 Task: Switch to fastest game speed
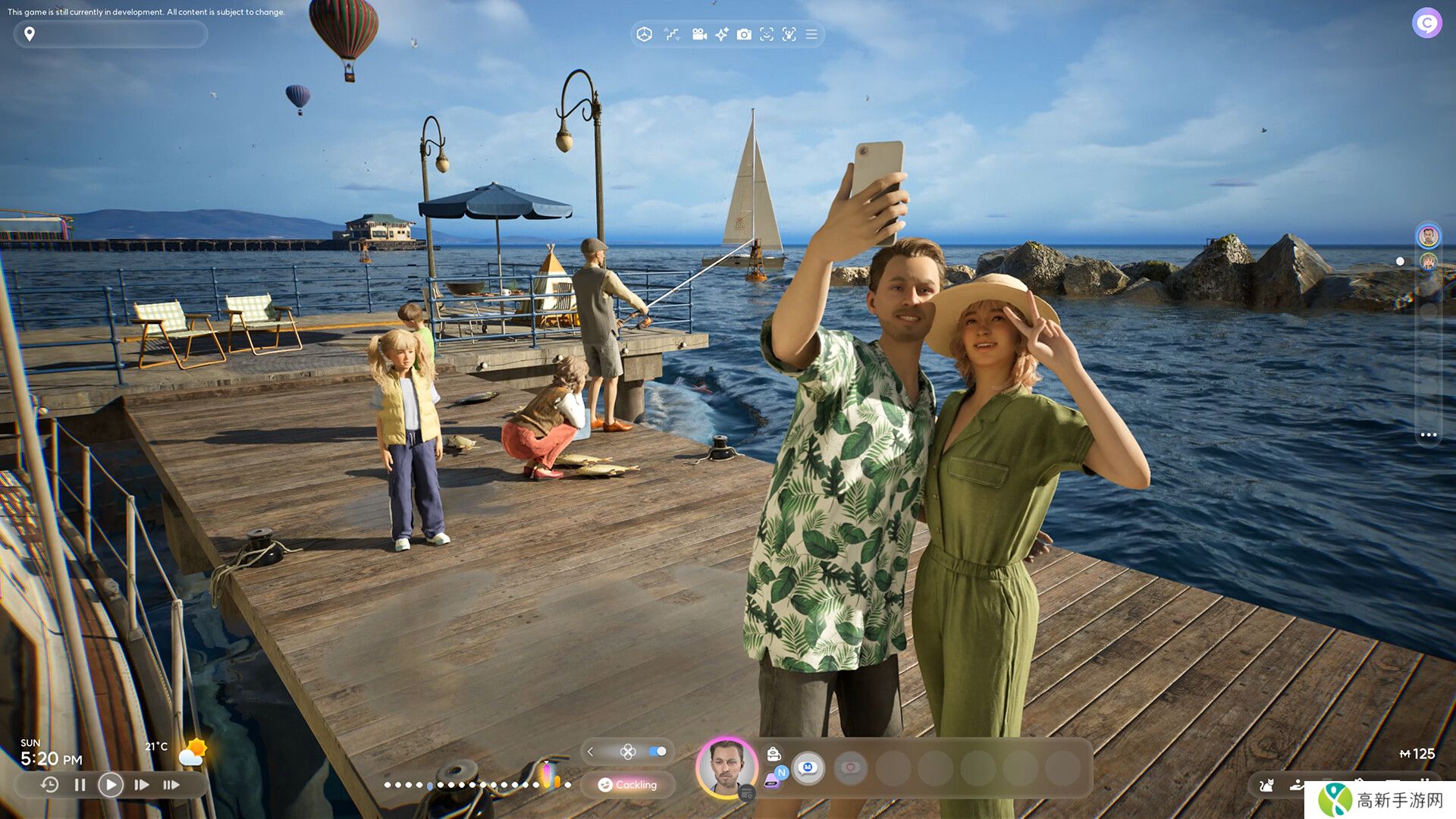[171, 785]
